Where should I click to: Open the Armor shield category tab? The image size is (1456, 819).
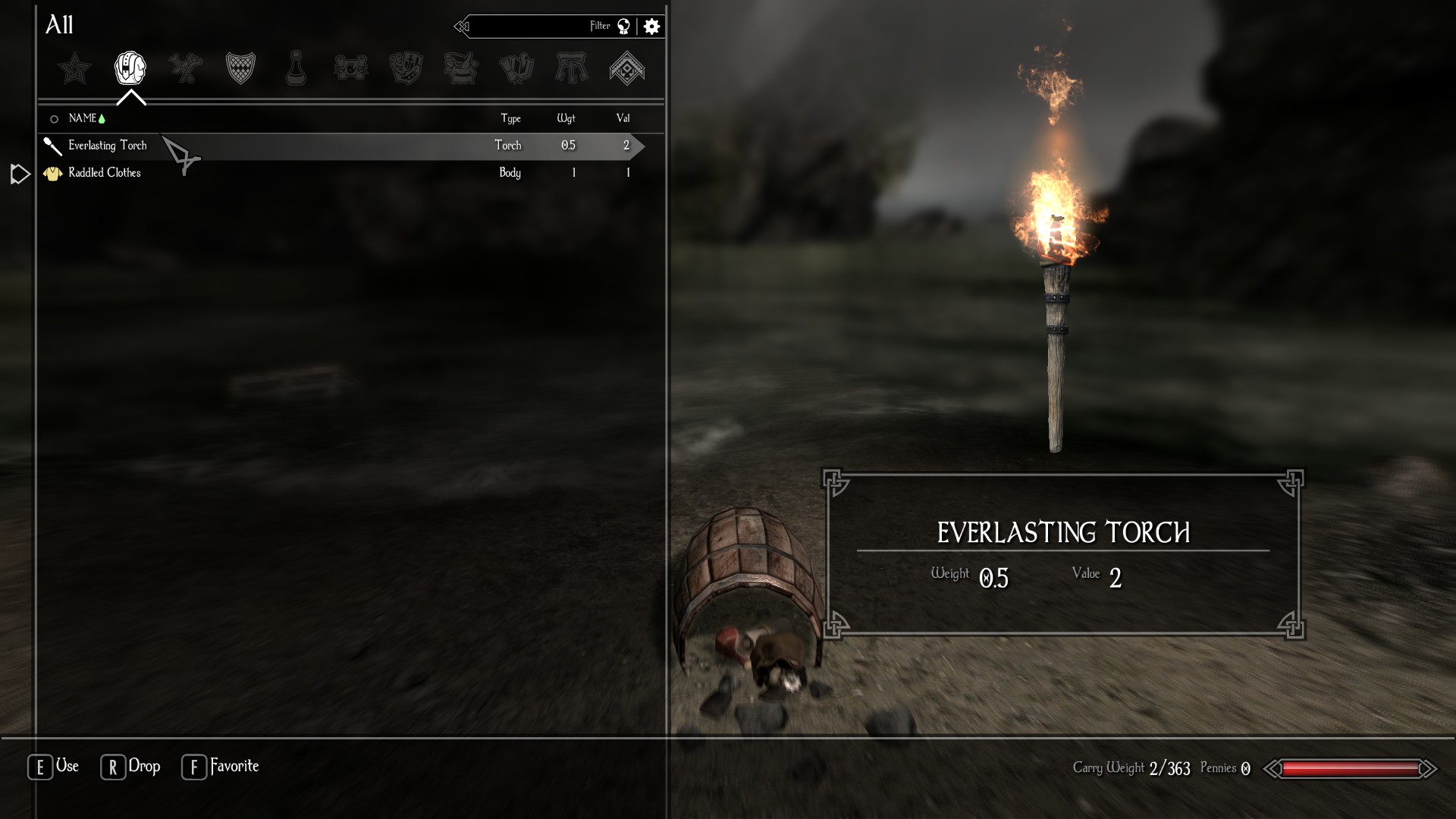[240, 68]
